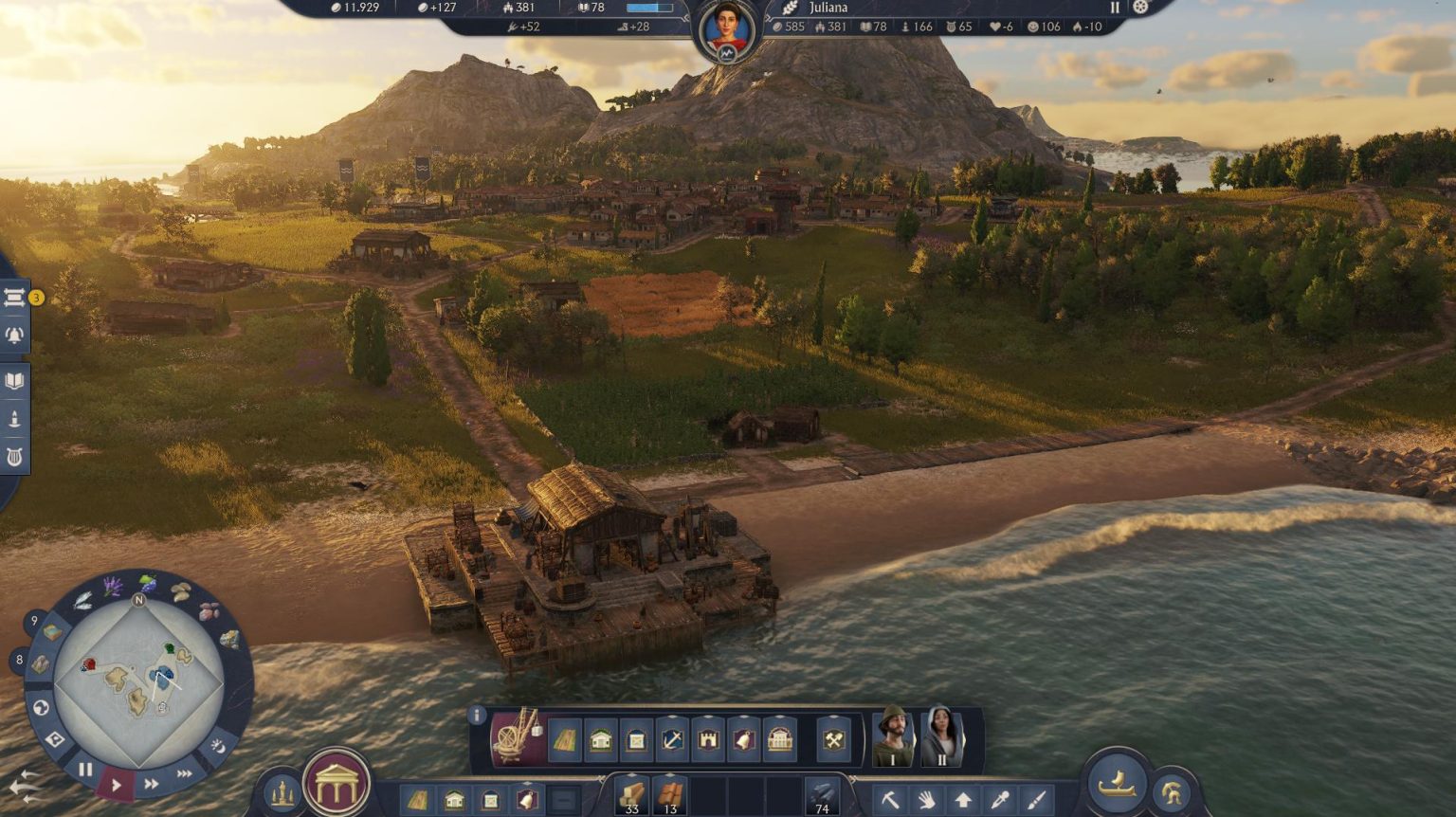Choose the tier II hooded citizen portrait
The width and height of the screenshot is (1456, 817).
[941, 735]
